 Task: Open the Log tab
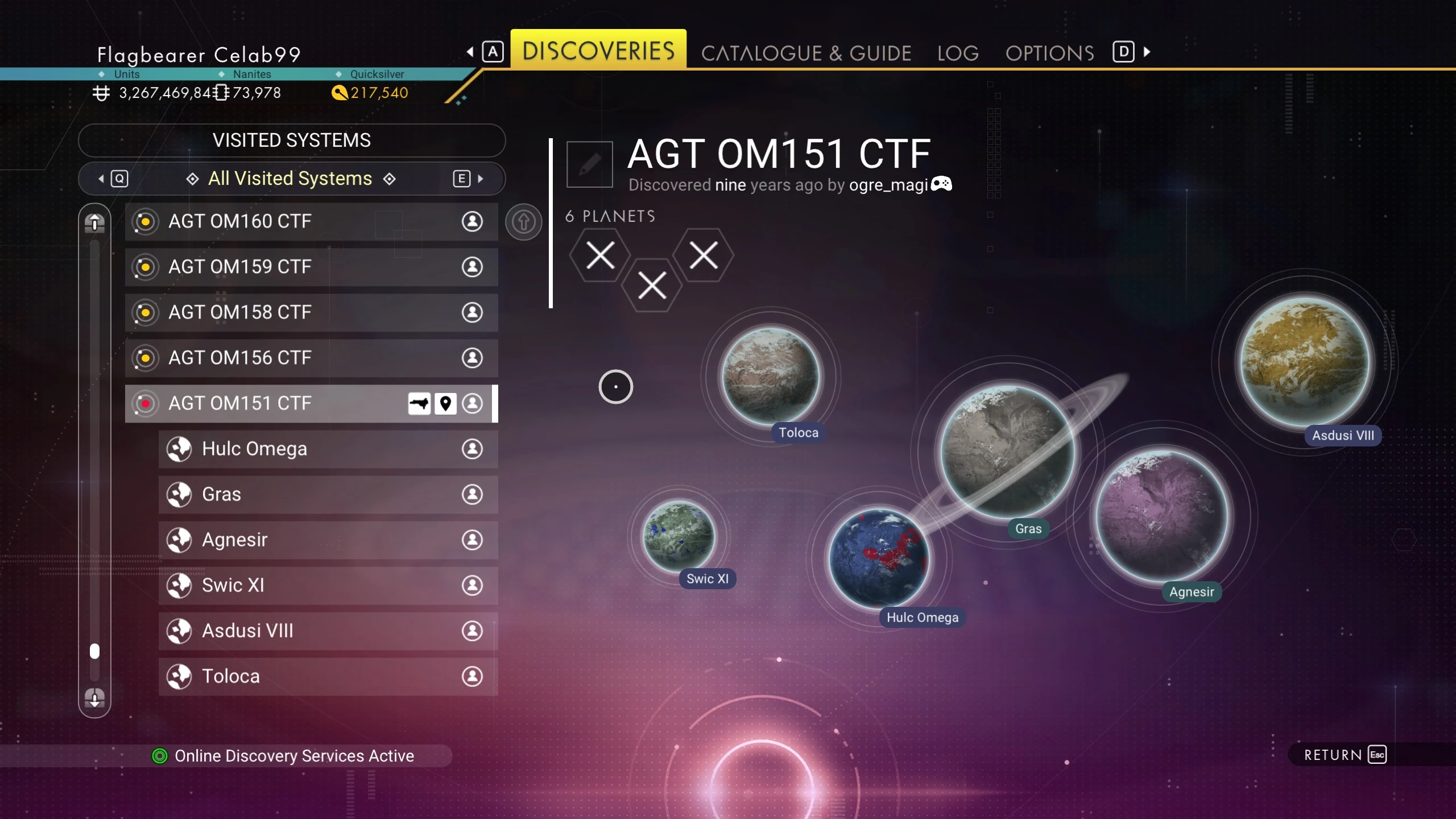pos(958,53)
